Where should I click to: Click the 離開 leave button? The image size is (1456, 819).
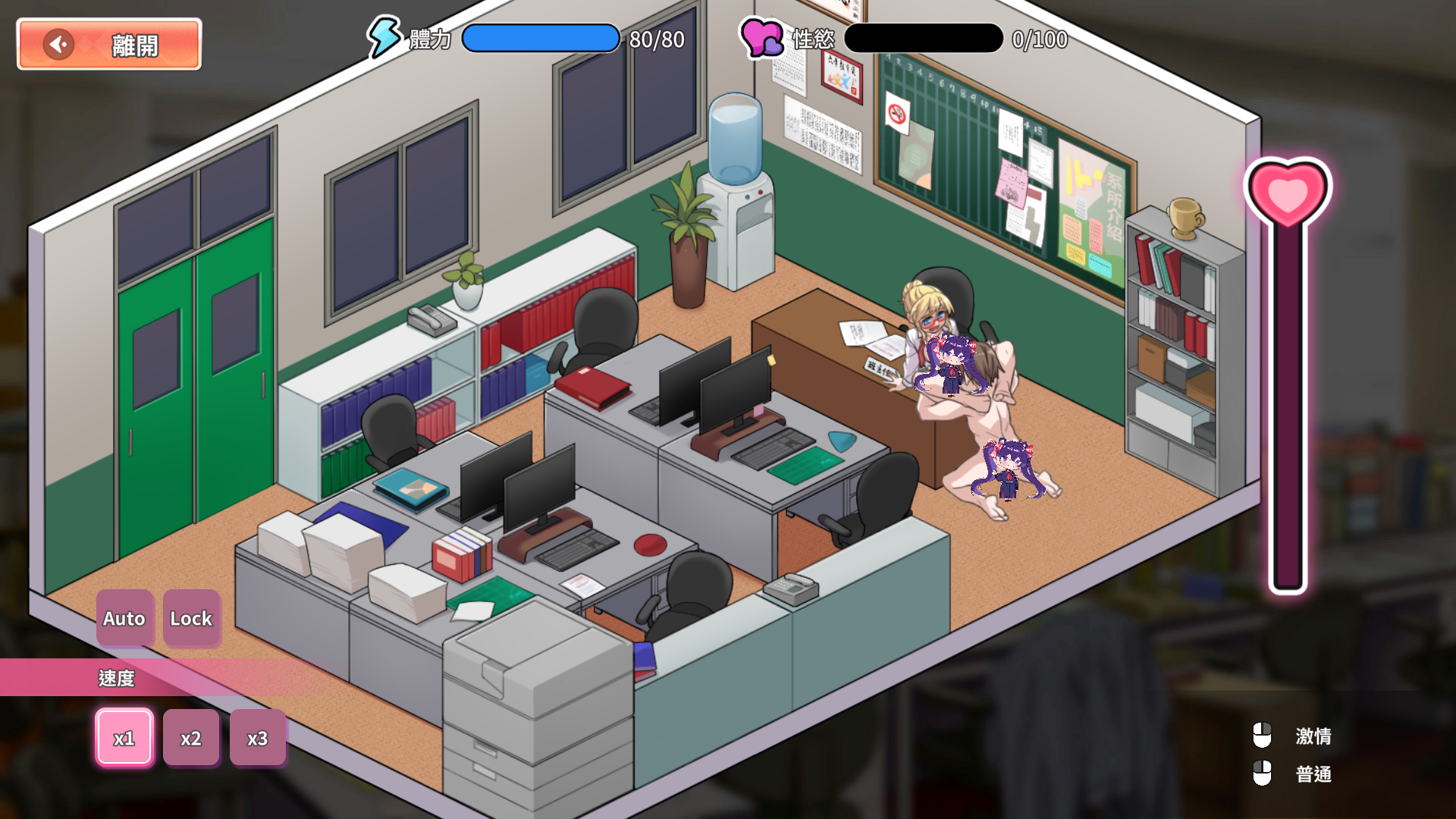point(109,45)
